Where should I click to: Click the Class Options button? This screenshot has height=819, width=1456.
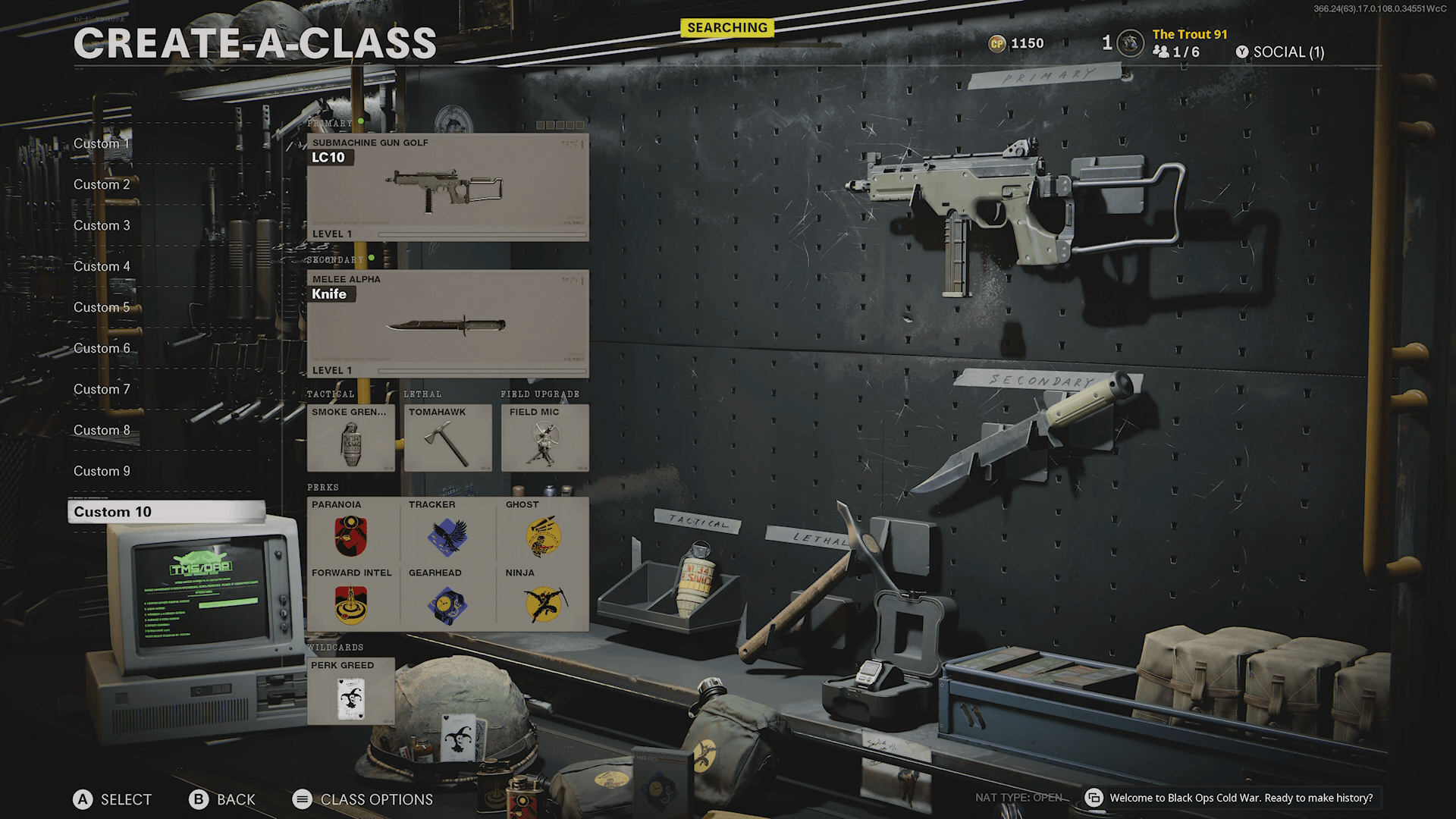362,799
